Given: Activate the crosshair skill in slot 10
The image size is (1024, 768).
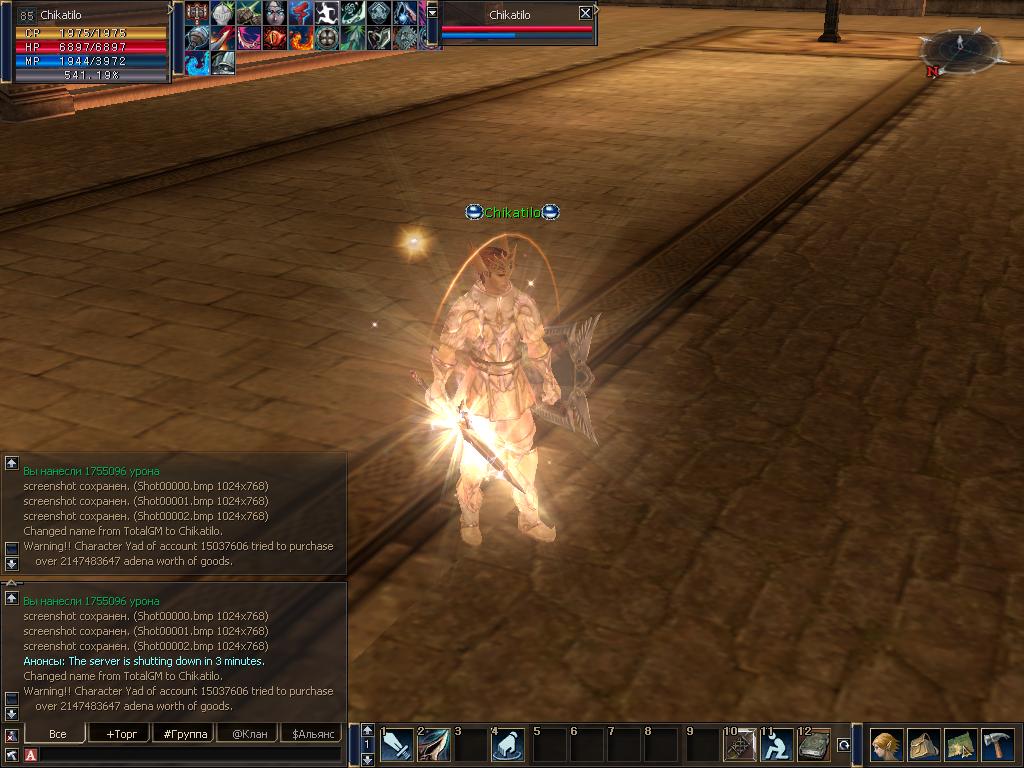Looking at the screenshot, I should coord(740,745).
